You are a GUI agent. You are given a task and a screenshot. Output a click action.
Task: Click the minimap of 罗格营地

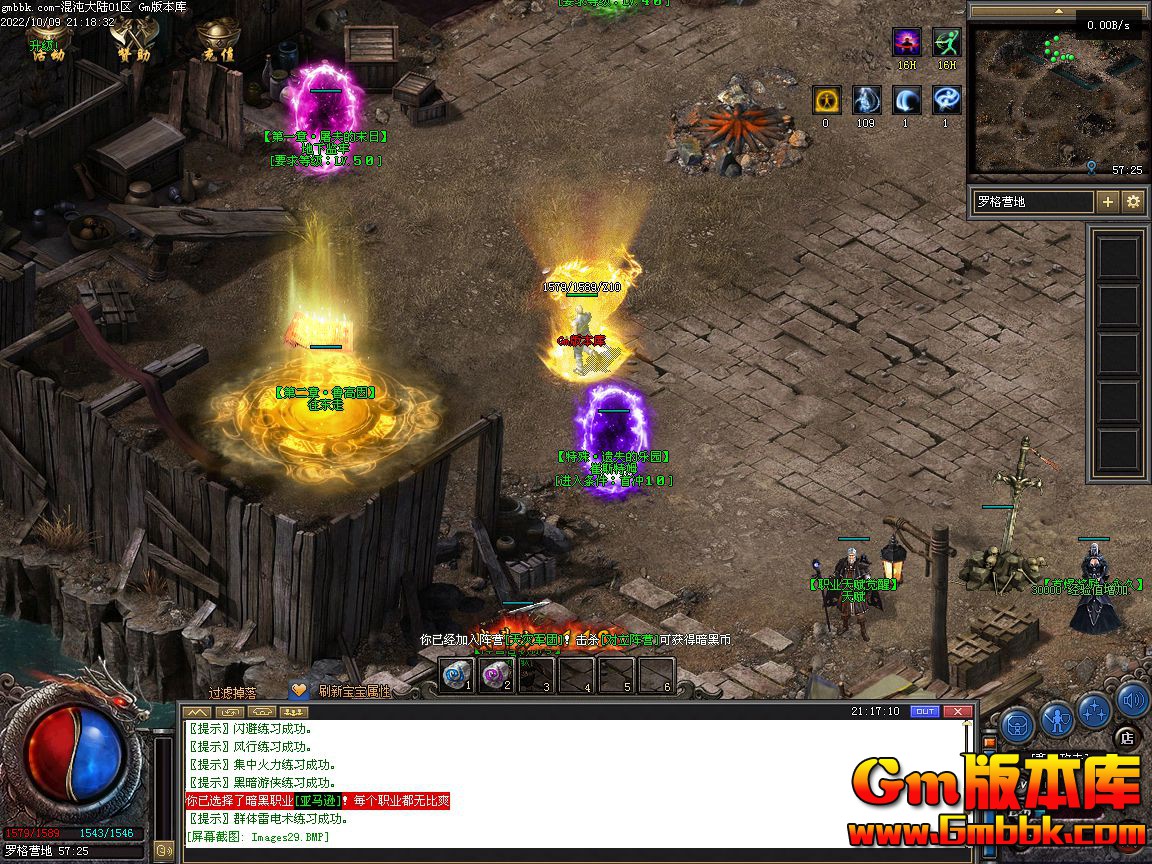pyautogui.click(x=1057, y=102)
